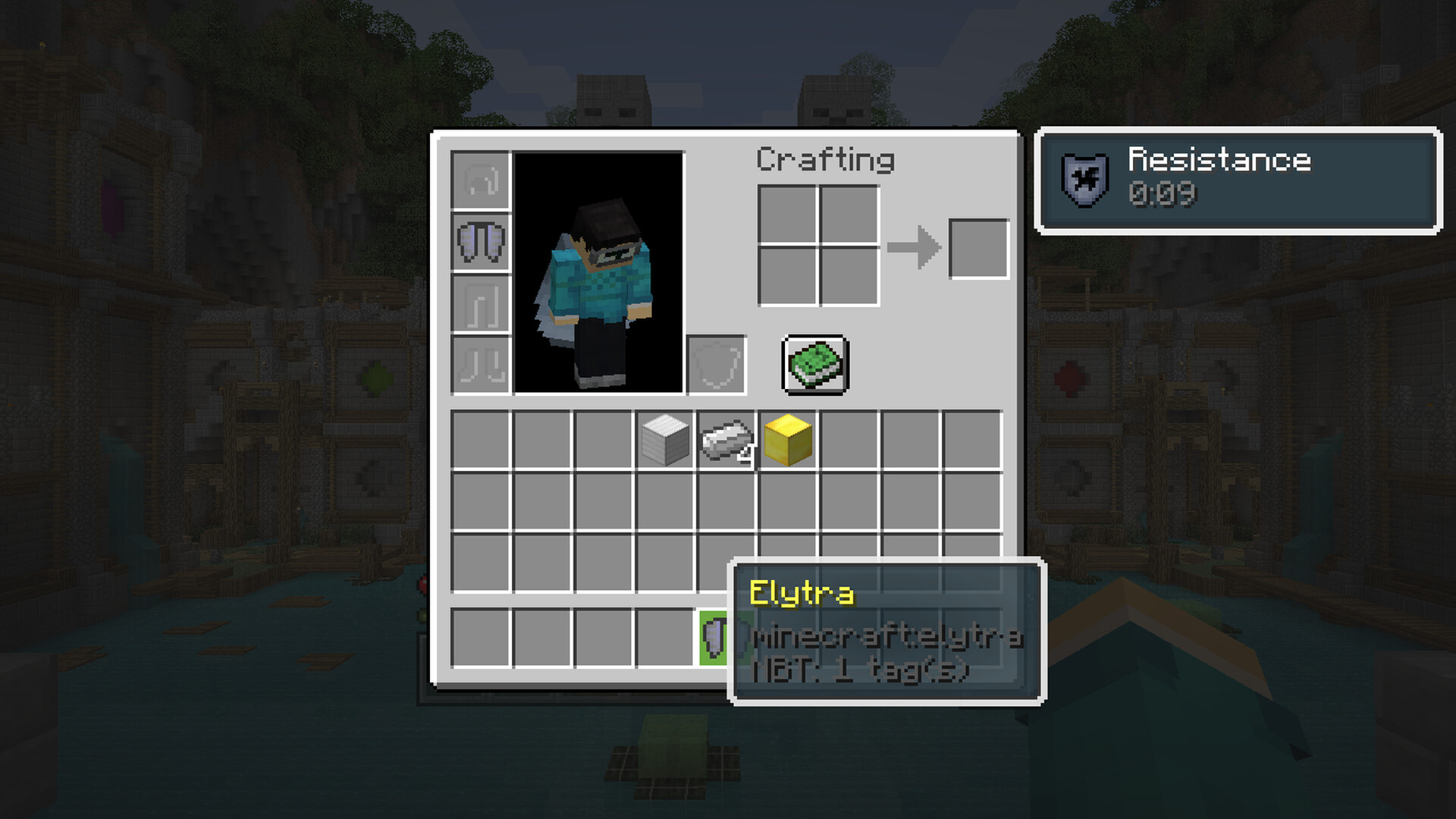Viewport: 1456px width, 819px height.
Task: Click the empty leggings armor slot
Action: point(481,303)
